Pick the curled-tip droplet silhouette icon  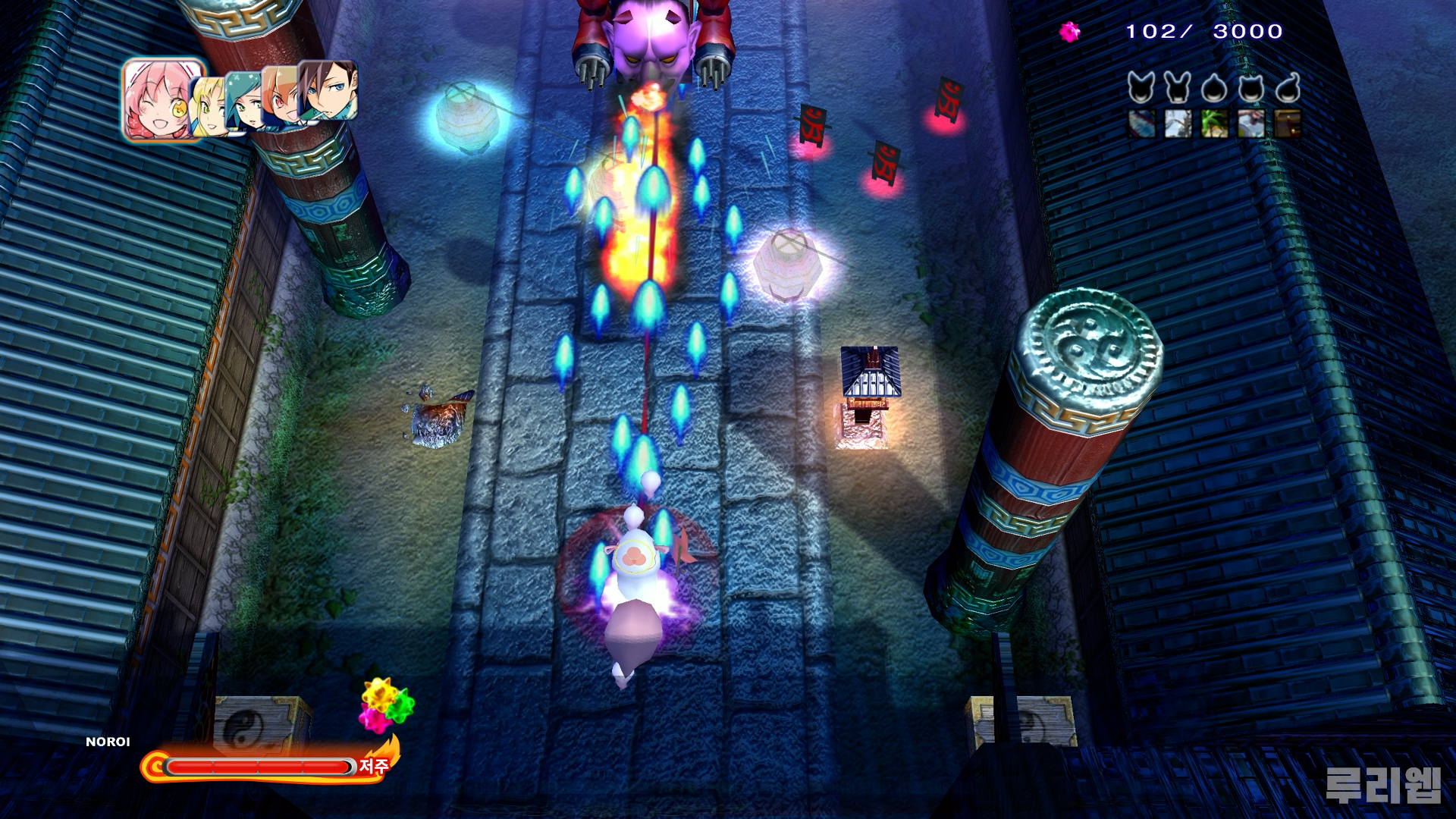1288,89
